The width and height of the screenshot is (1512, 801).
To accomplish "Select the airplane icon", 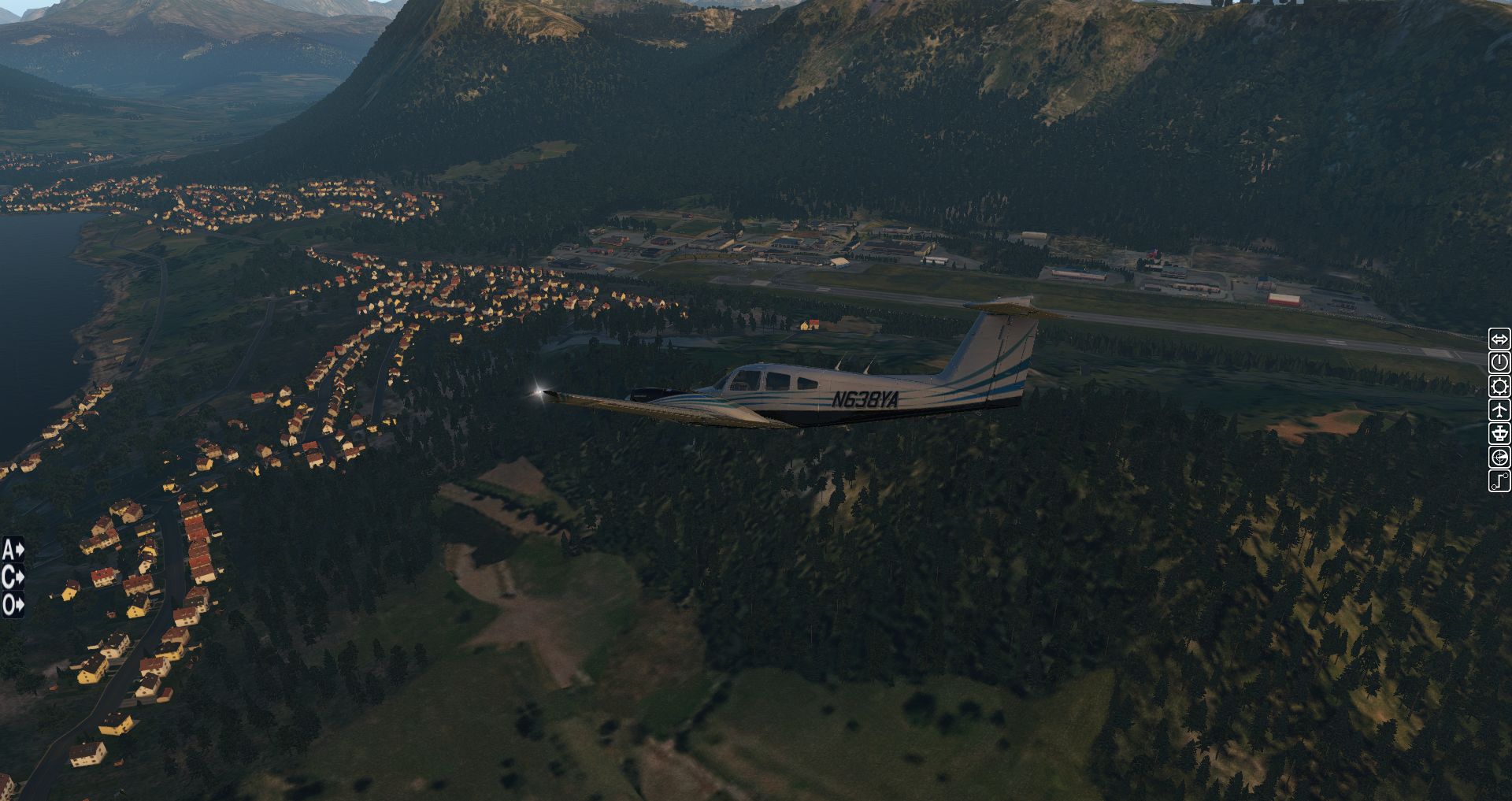I will pos(1499,410).
